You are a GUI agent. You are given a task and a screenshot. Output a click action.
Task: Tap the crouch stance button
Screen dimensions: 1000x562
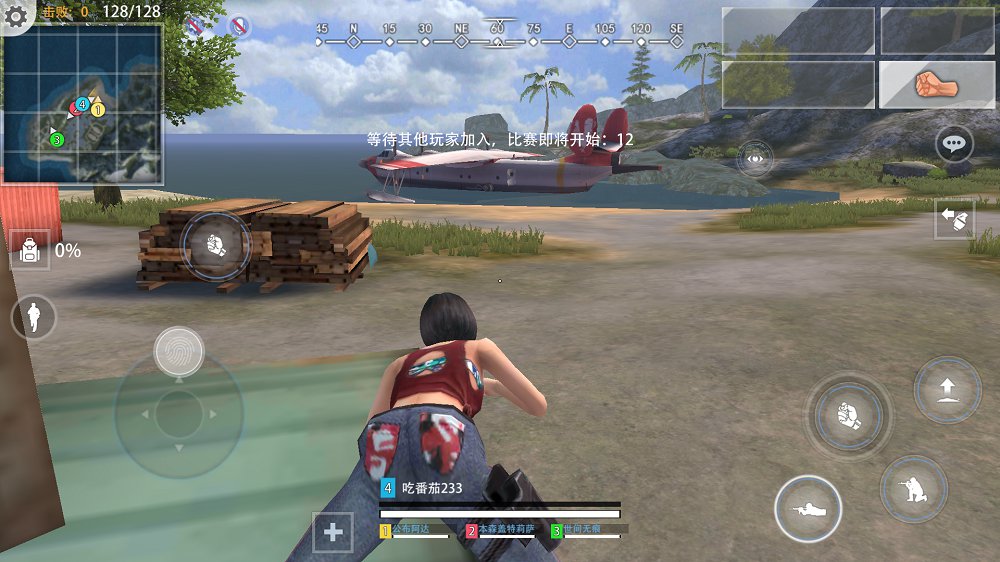pyautogui.click(x=913, y=488)
